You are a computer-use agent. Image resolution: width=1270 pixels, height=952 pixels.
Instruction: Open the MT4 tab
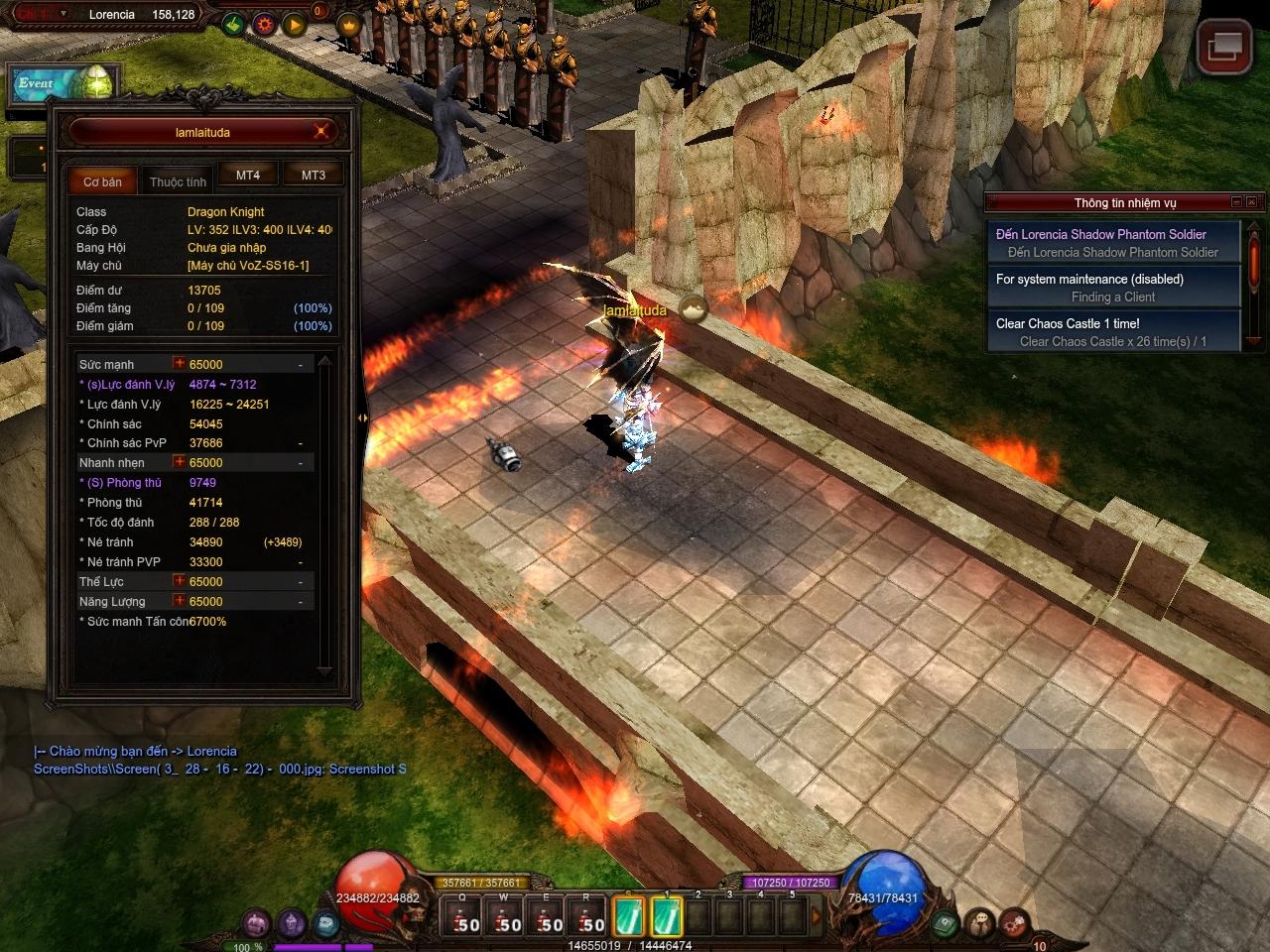248,176
